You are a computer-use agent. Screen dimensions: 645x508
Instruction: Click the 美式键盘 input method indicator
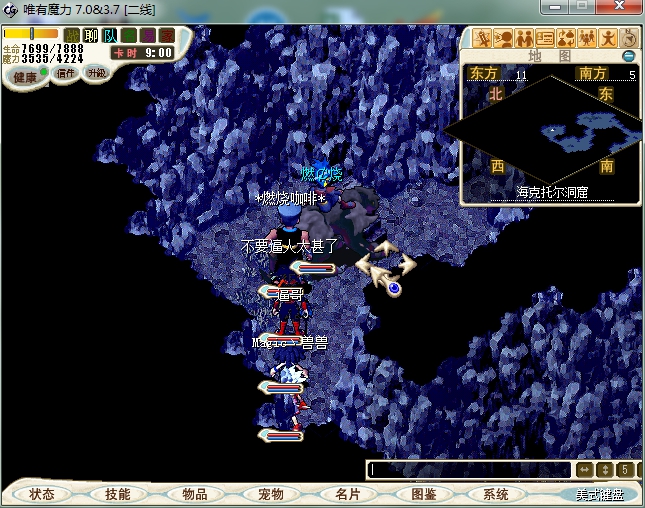pyautogui.click(x=598, y=494)
